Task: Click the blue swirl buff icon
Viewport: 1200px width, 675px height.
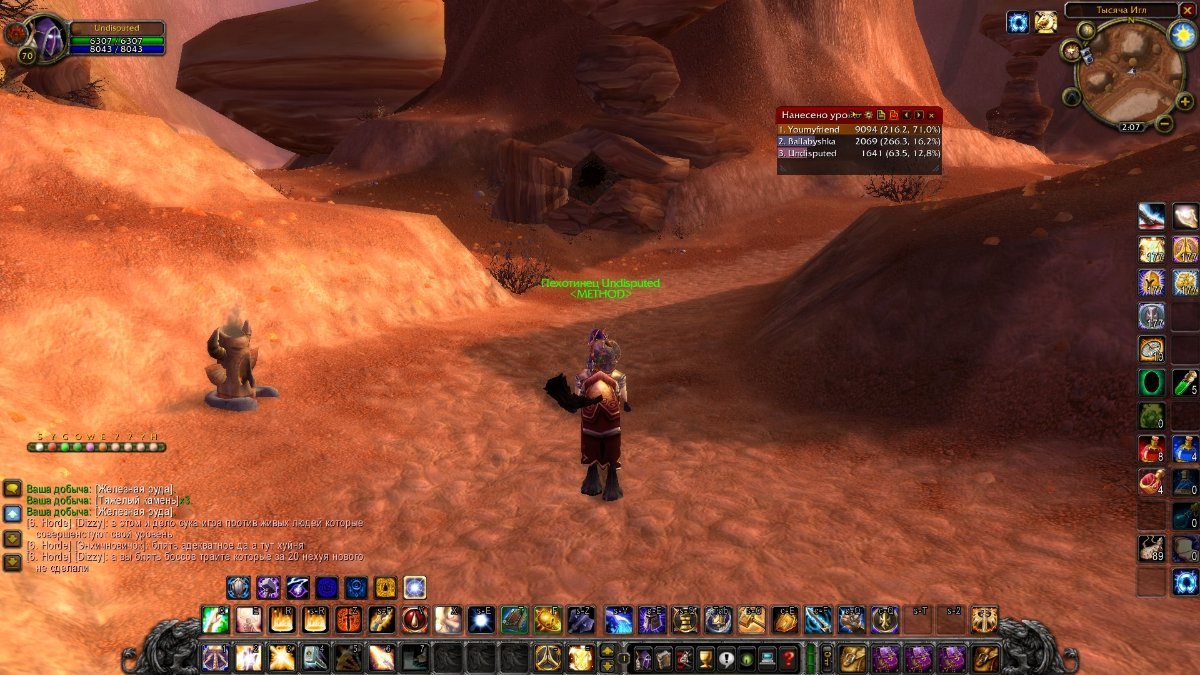Action: click(1018, 22)
